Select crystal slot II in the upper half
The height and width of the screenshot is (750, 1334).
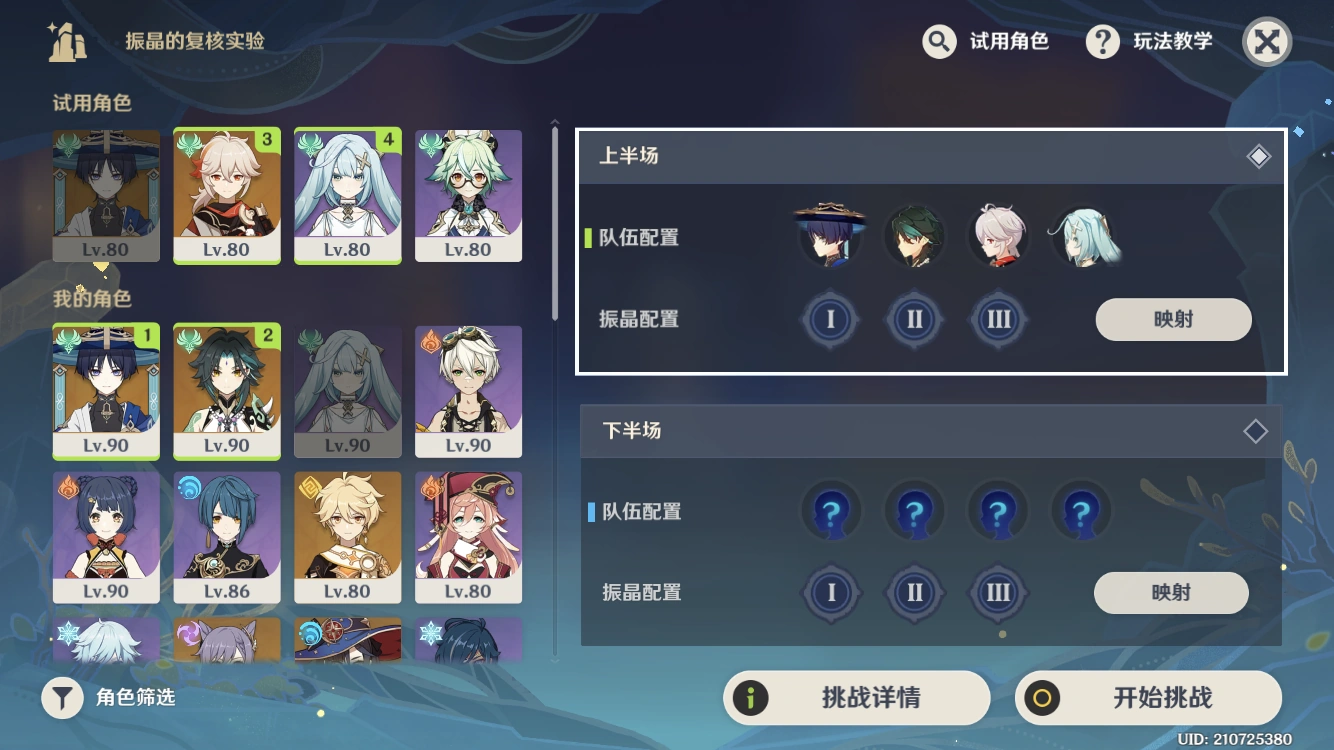tap(914, 319)
